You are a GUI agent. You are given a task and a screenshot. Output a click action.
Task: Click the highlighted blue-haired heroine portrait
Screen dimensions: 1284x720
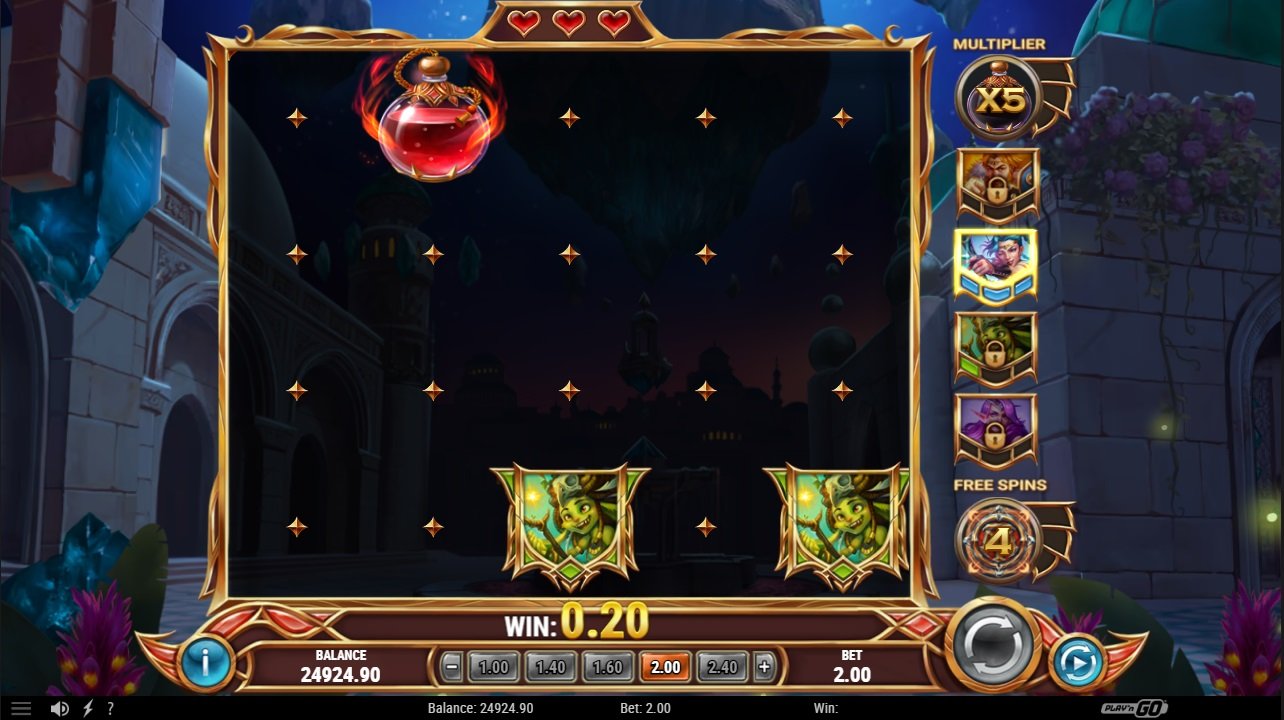pos(997,263)
